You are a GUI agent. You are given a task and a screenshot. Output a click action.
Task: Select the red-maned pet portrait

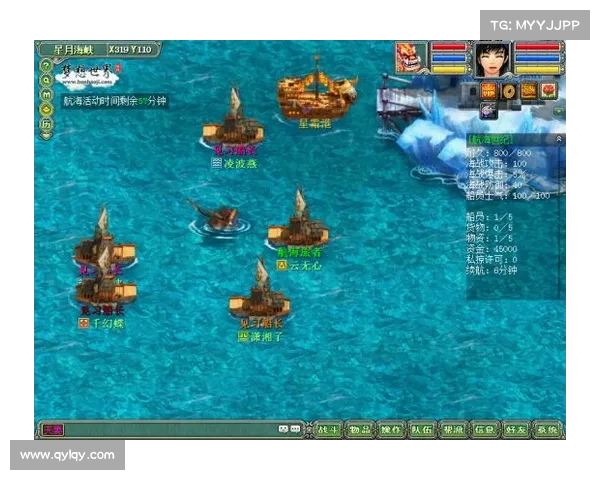(x=411, y=57)
